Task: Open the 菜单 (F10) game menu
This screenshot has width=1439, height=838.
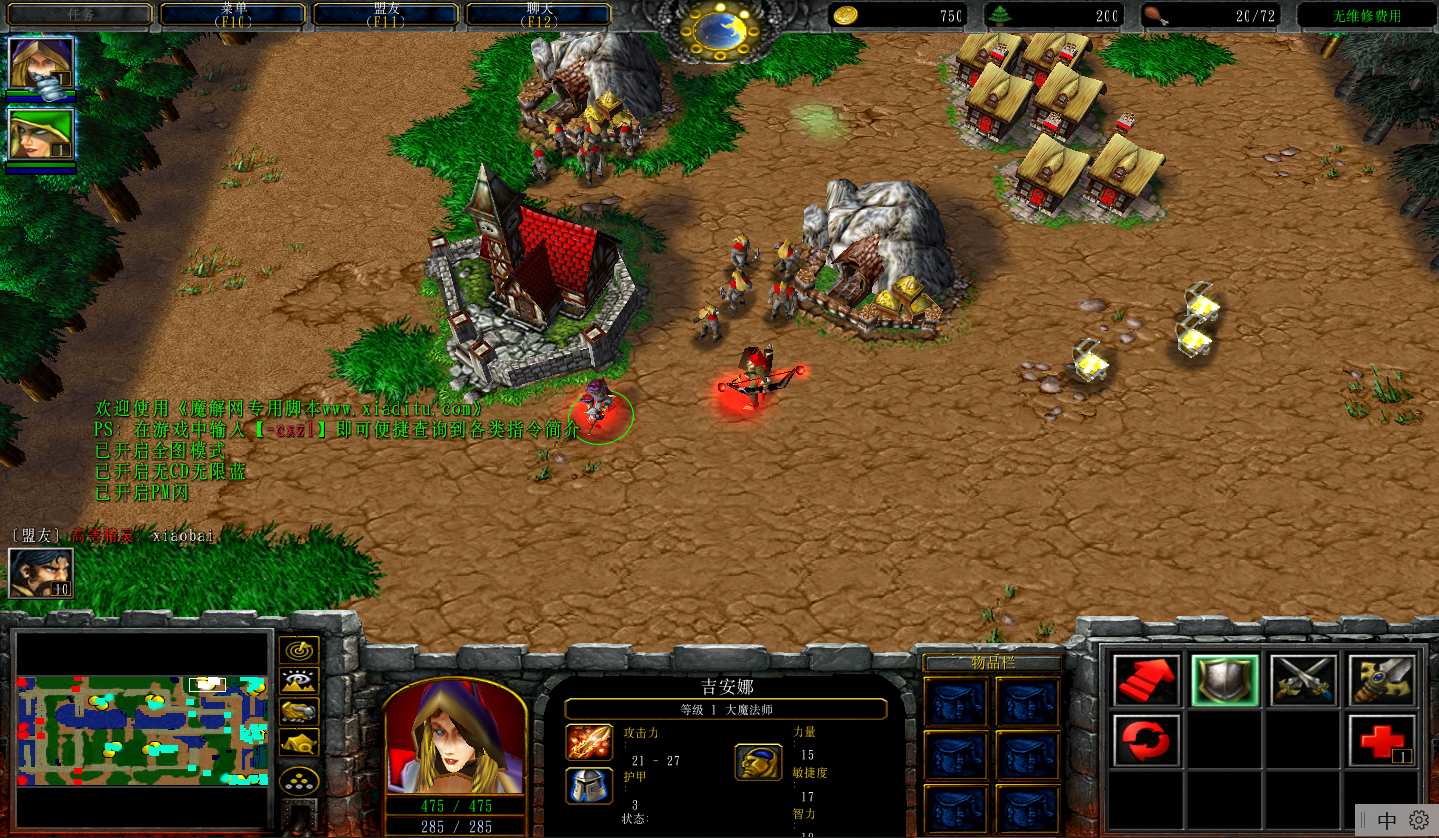Action: [x=233, y=14]
